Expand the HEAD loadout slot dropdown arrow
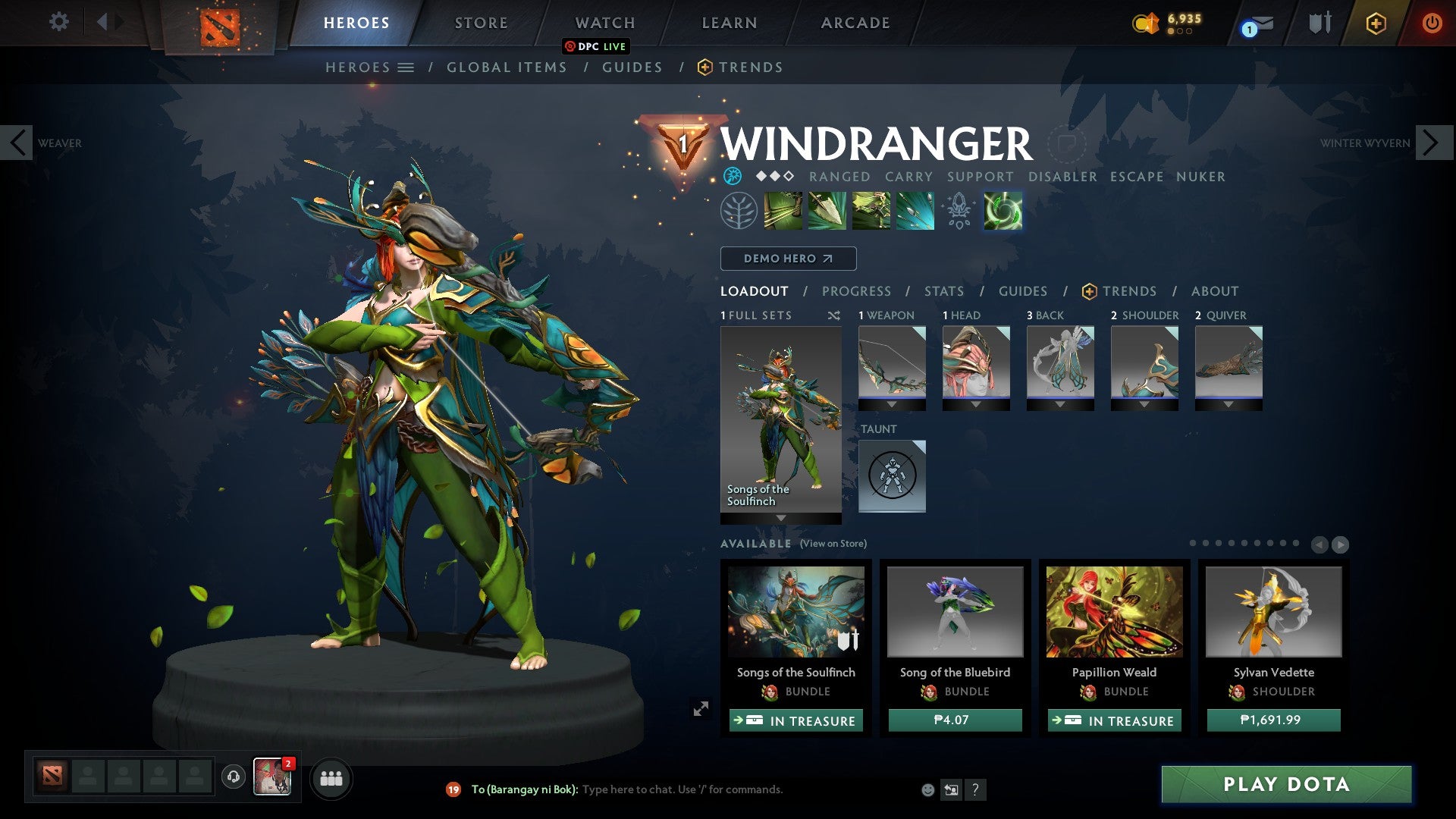Screen dimensions: 1456x819 pyautogui.click(x=976, y=404)
